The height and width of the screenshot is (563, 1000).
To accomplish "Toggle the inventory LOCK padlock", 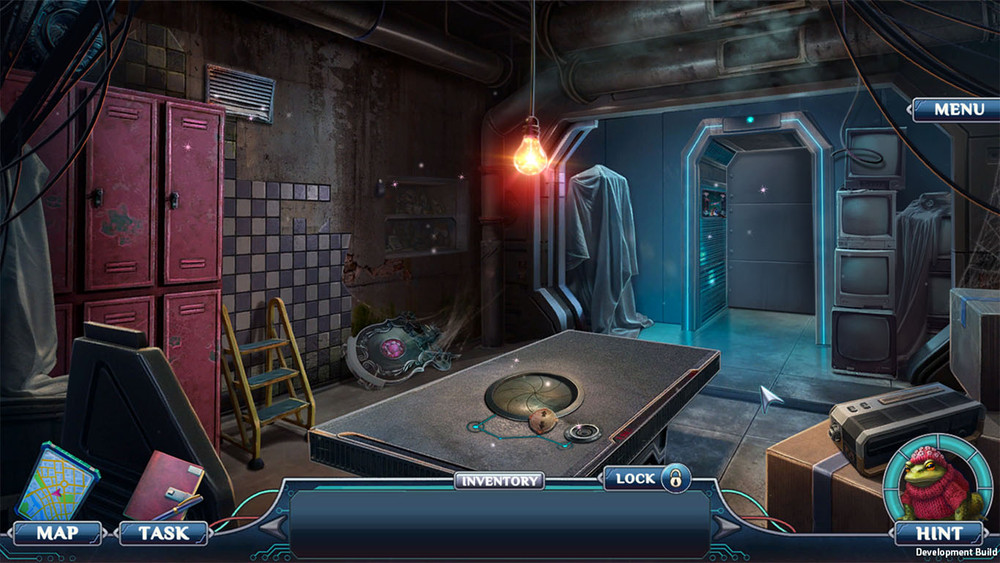I will [x=675, y=478].
